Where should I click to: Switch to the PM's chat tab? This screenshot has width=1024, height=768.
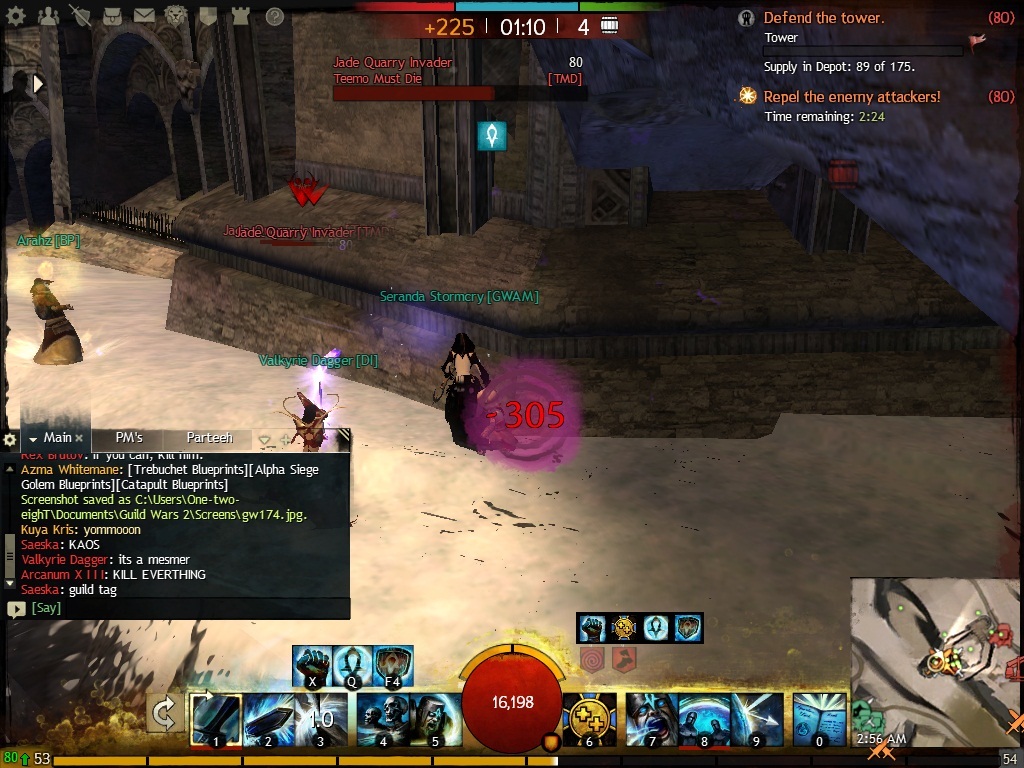129,438
